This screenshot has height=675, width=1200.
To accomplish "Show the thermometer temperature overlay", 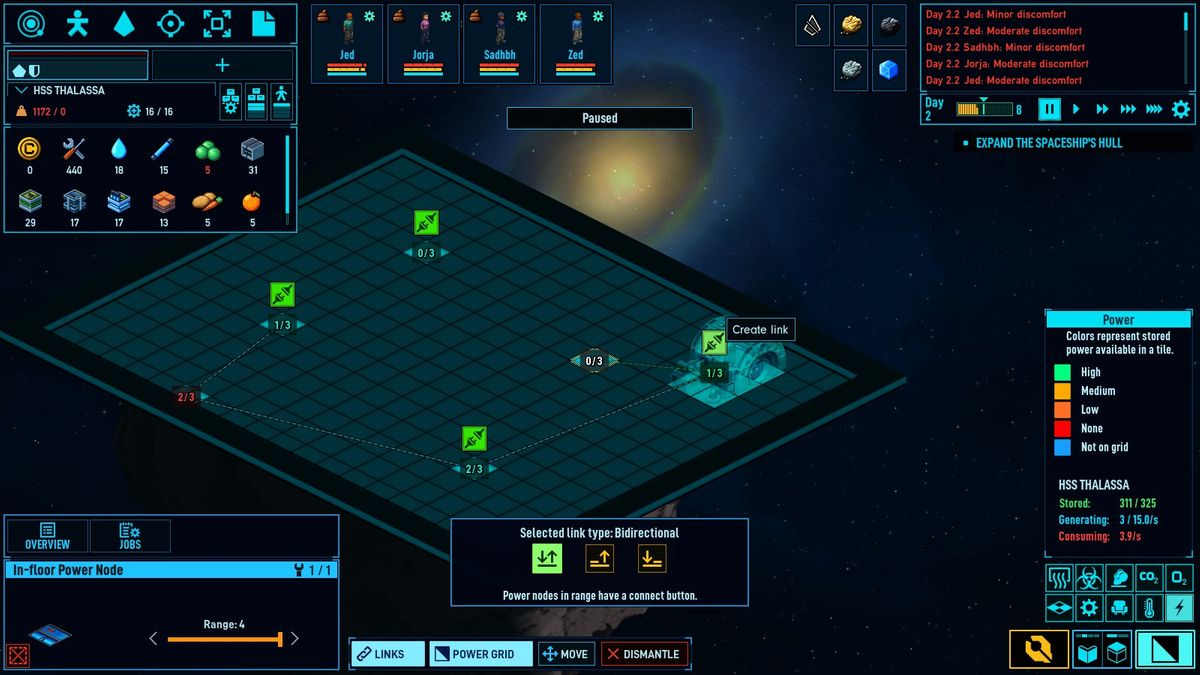I will point(1149,607).
